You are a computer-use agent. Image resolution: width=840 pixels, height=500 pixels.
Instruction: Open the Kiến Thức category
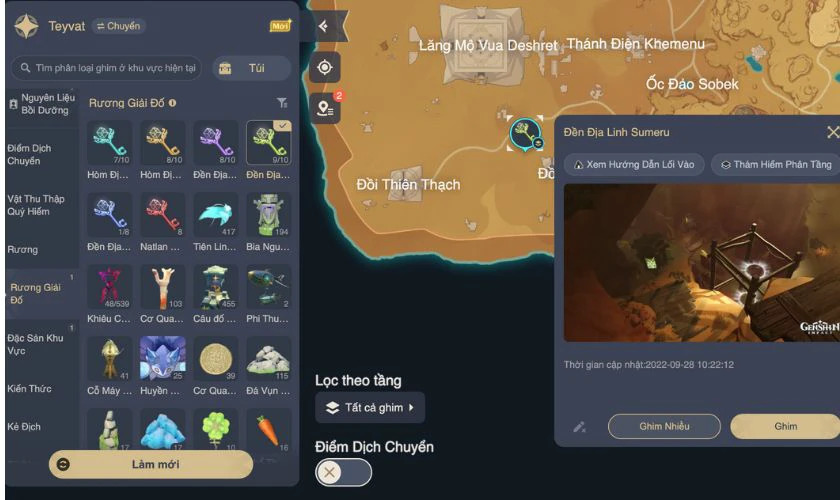pos(30,388)
